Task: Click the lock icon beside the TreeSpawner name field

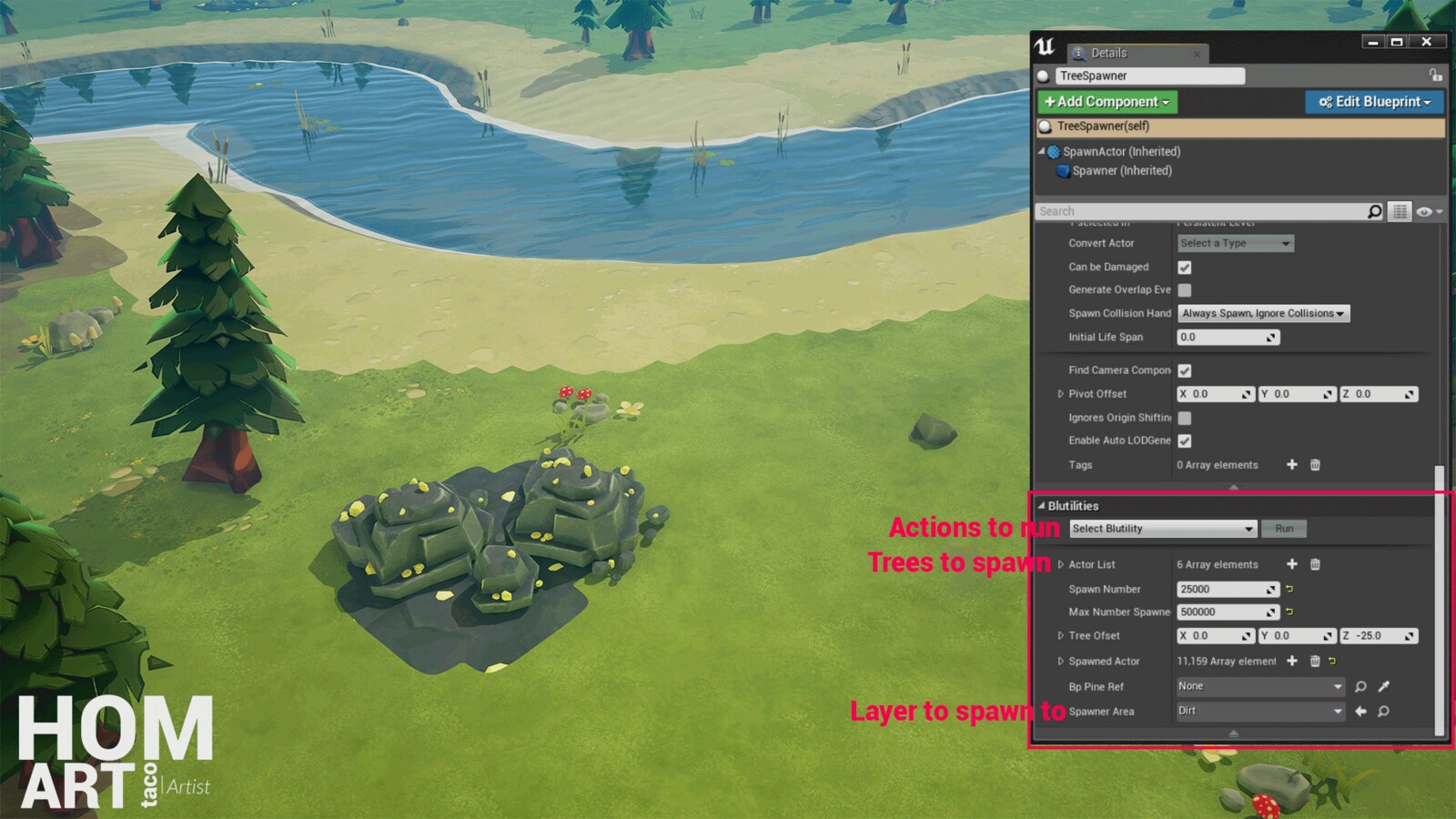Action: tap(1436, 76)
